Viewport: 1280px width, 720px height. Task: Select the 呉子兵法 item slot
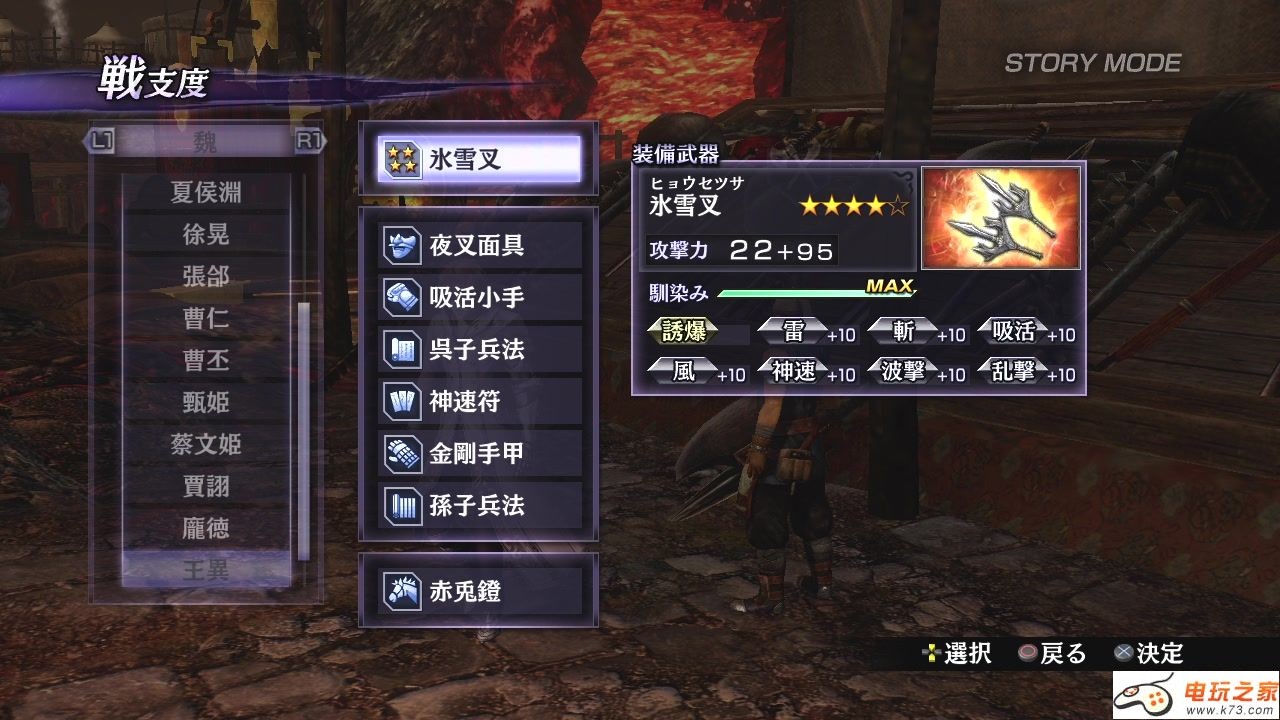[x=480, y=350]
